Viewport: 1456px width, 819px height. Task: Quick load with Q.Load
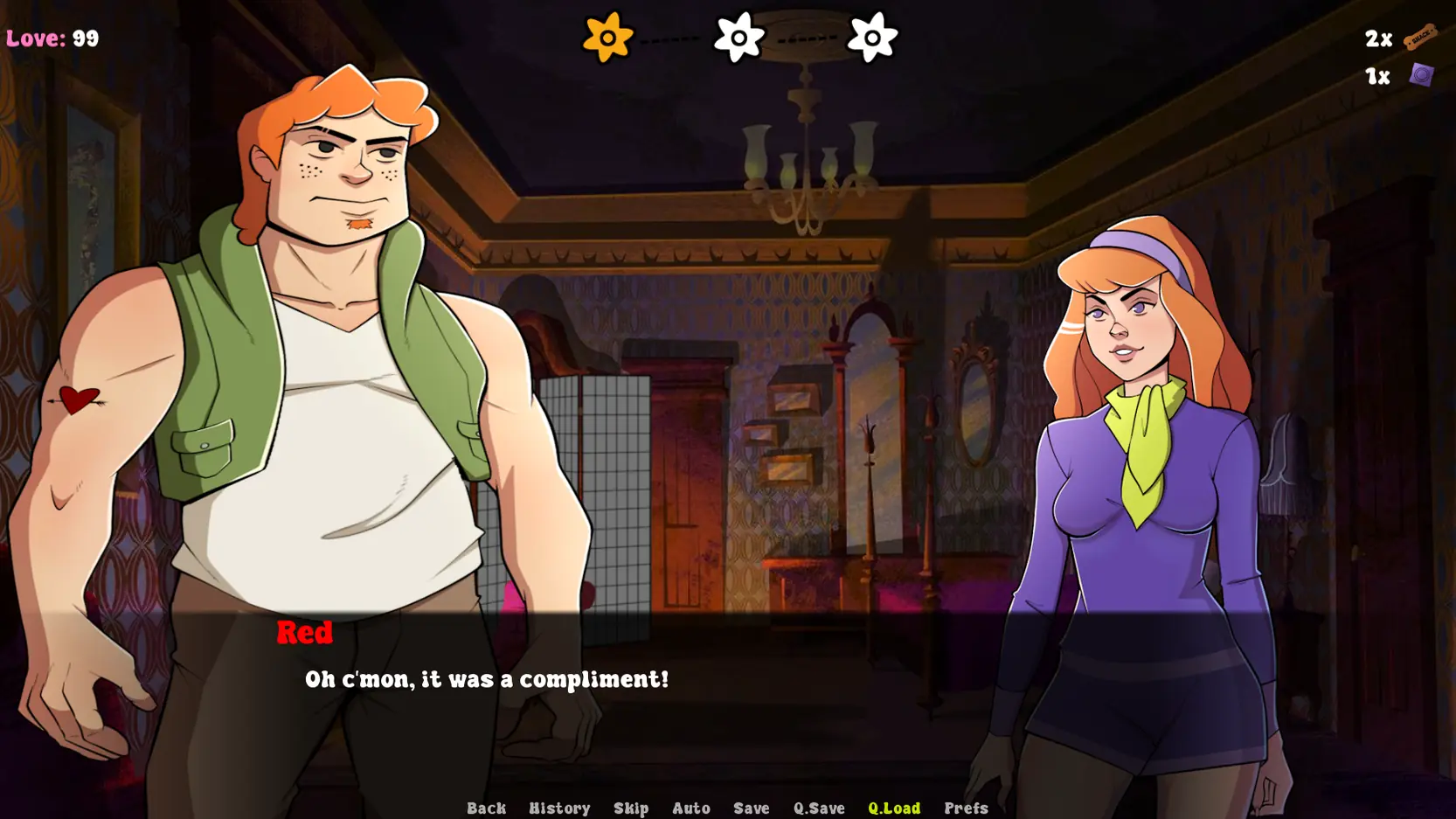[893, 808]
